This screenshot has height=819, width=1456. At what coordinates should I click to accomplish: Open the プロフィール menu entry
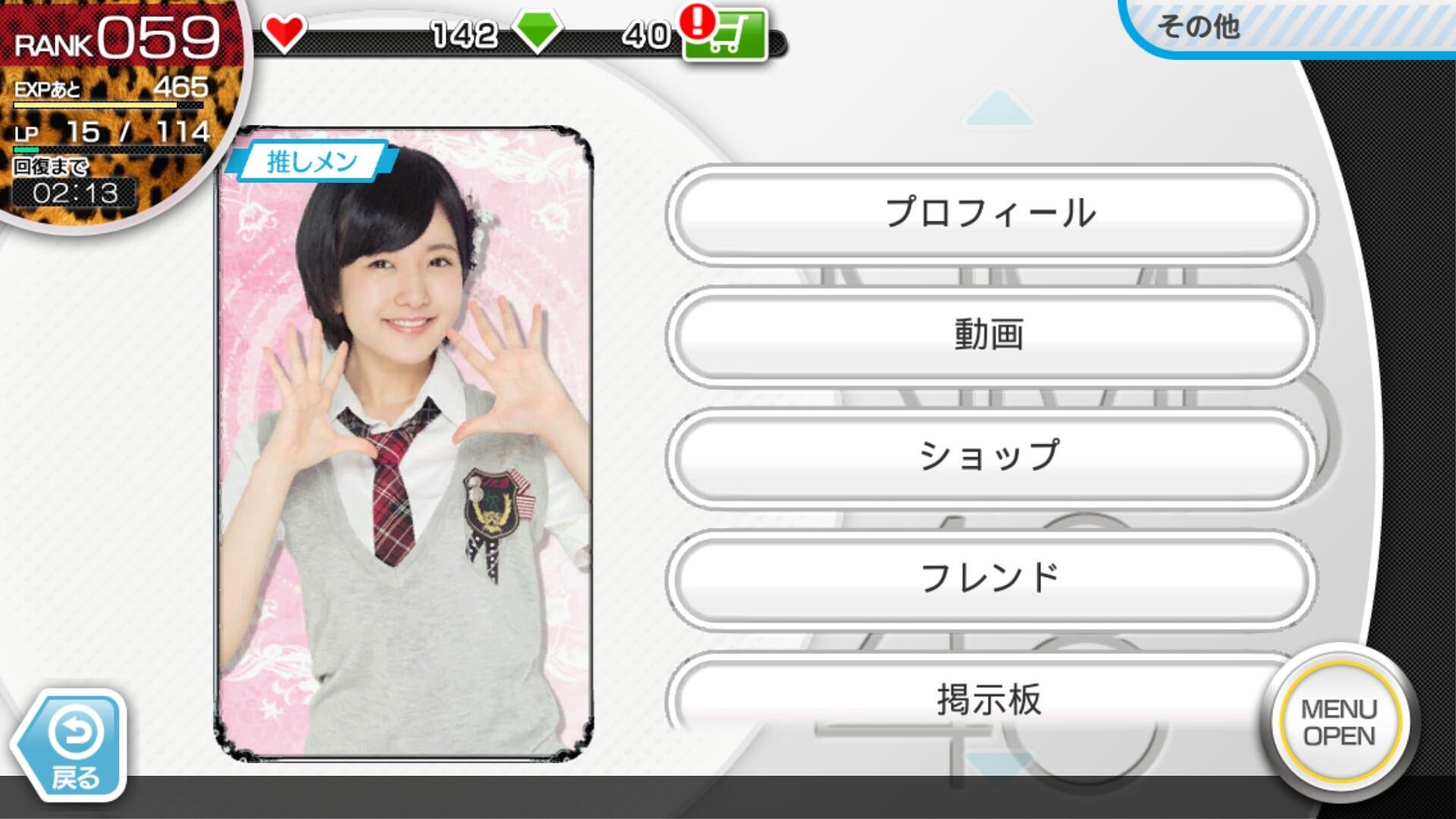point(990,214)
